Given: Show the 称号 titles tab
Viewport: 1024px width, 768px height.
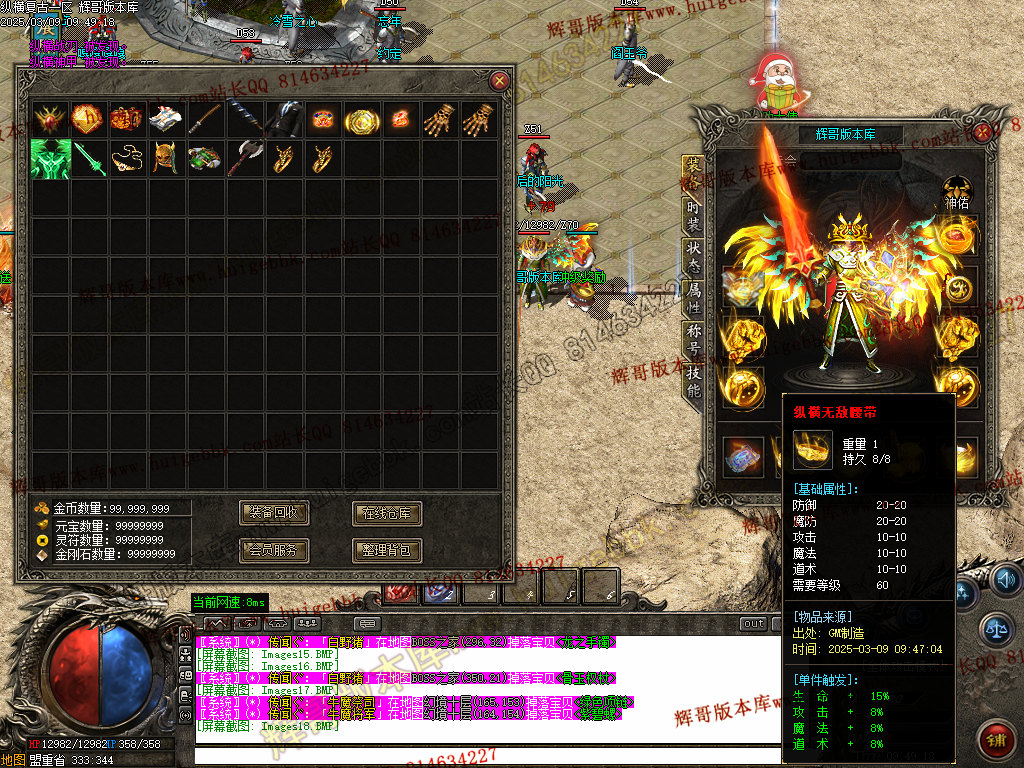Looking at the screenshot, I should pos(693,338).
